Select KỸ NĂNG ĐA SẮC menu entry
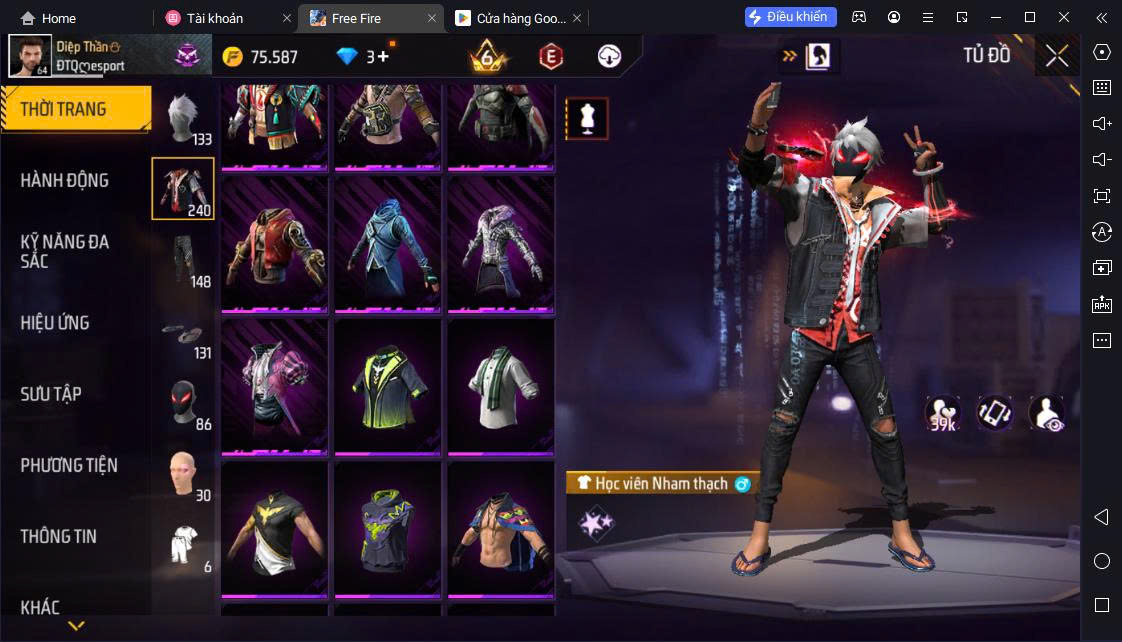This screenshot has width=1122, height=642. click(x=65, y=251)
